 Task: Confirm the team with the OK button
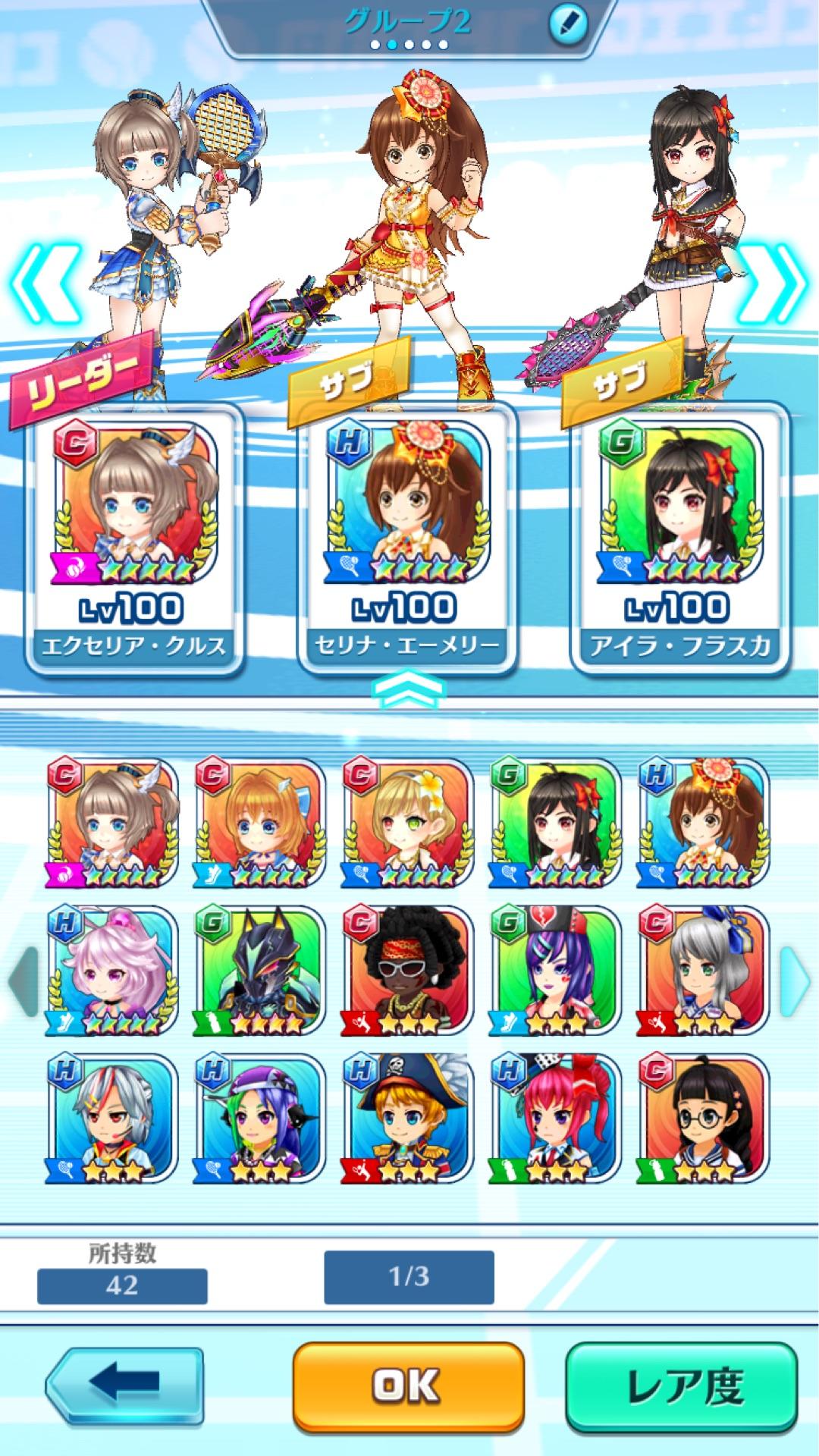pyautogui.click(x=408, y=1385)
